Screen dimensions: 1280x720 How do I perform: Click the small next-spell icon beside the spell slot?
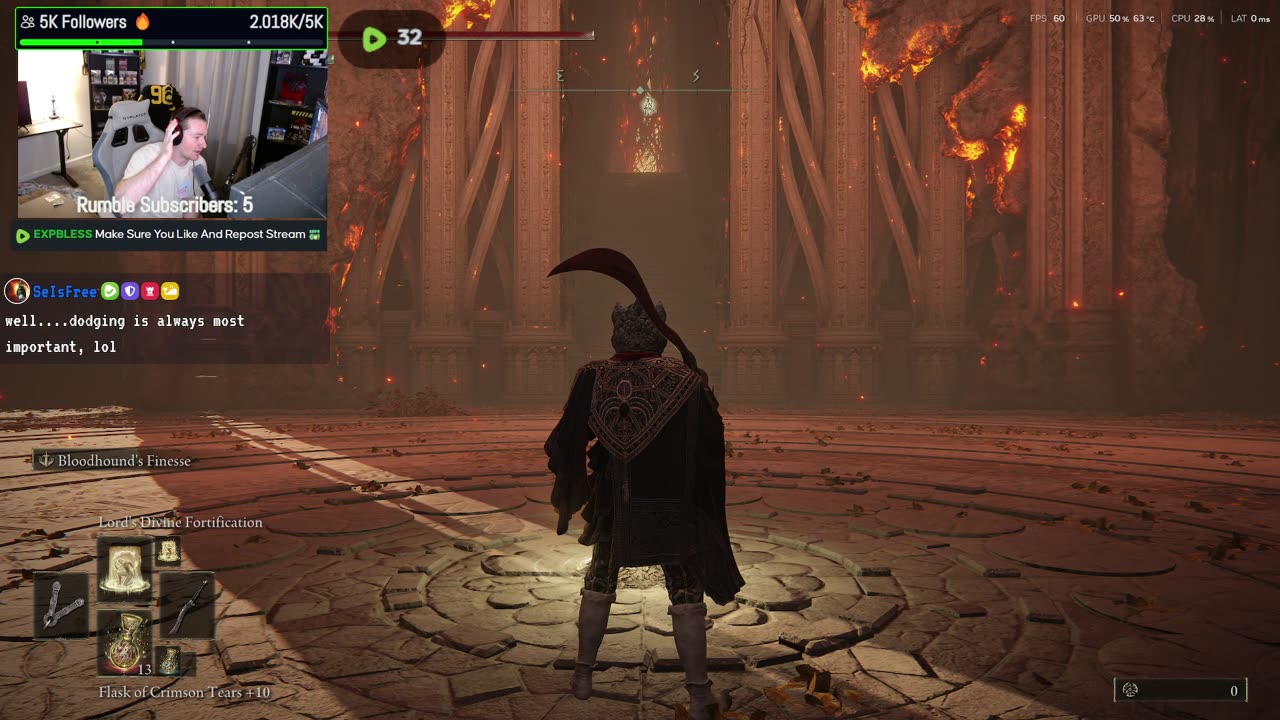(167, 551)
